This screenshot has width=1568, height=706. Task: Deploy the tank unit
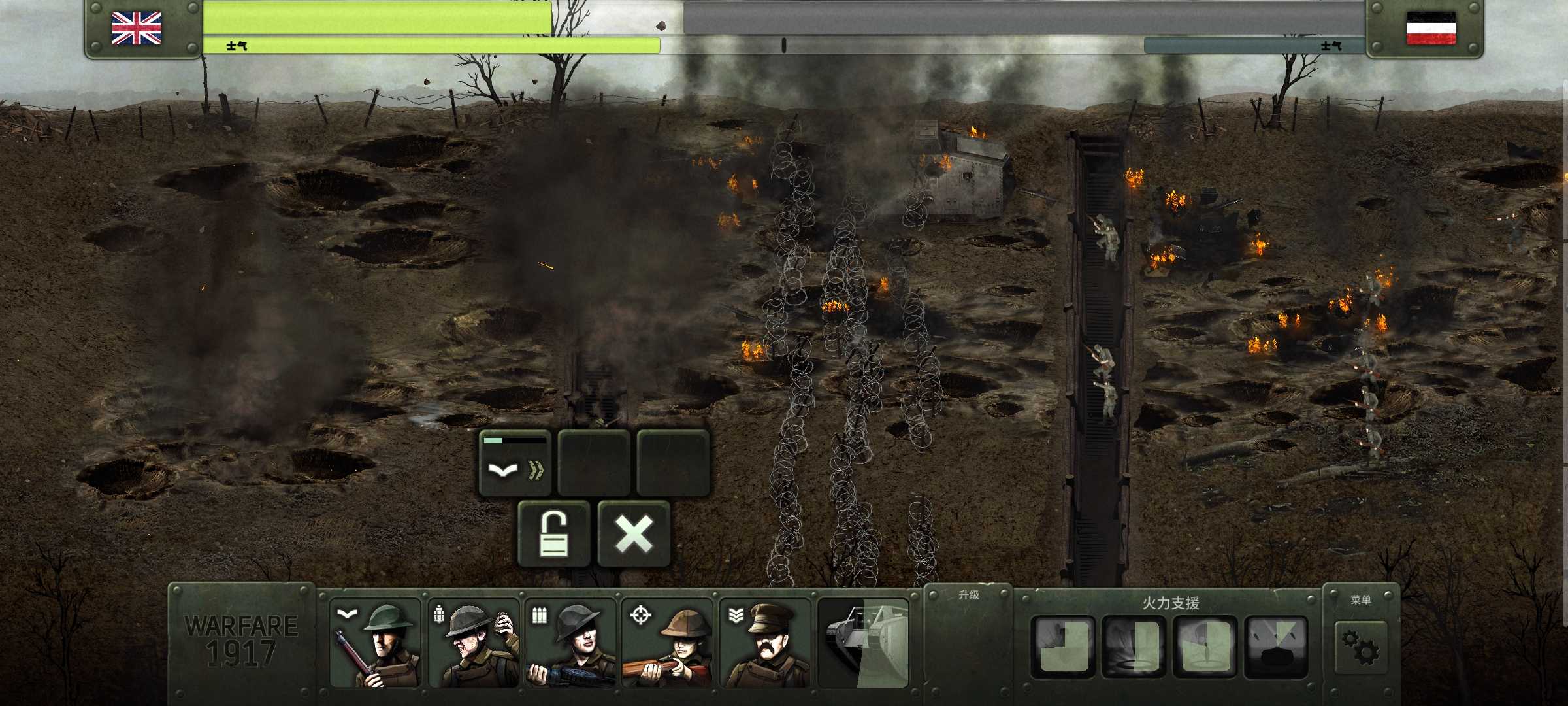[863, 643]
